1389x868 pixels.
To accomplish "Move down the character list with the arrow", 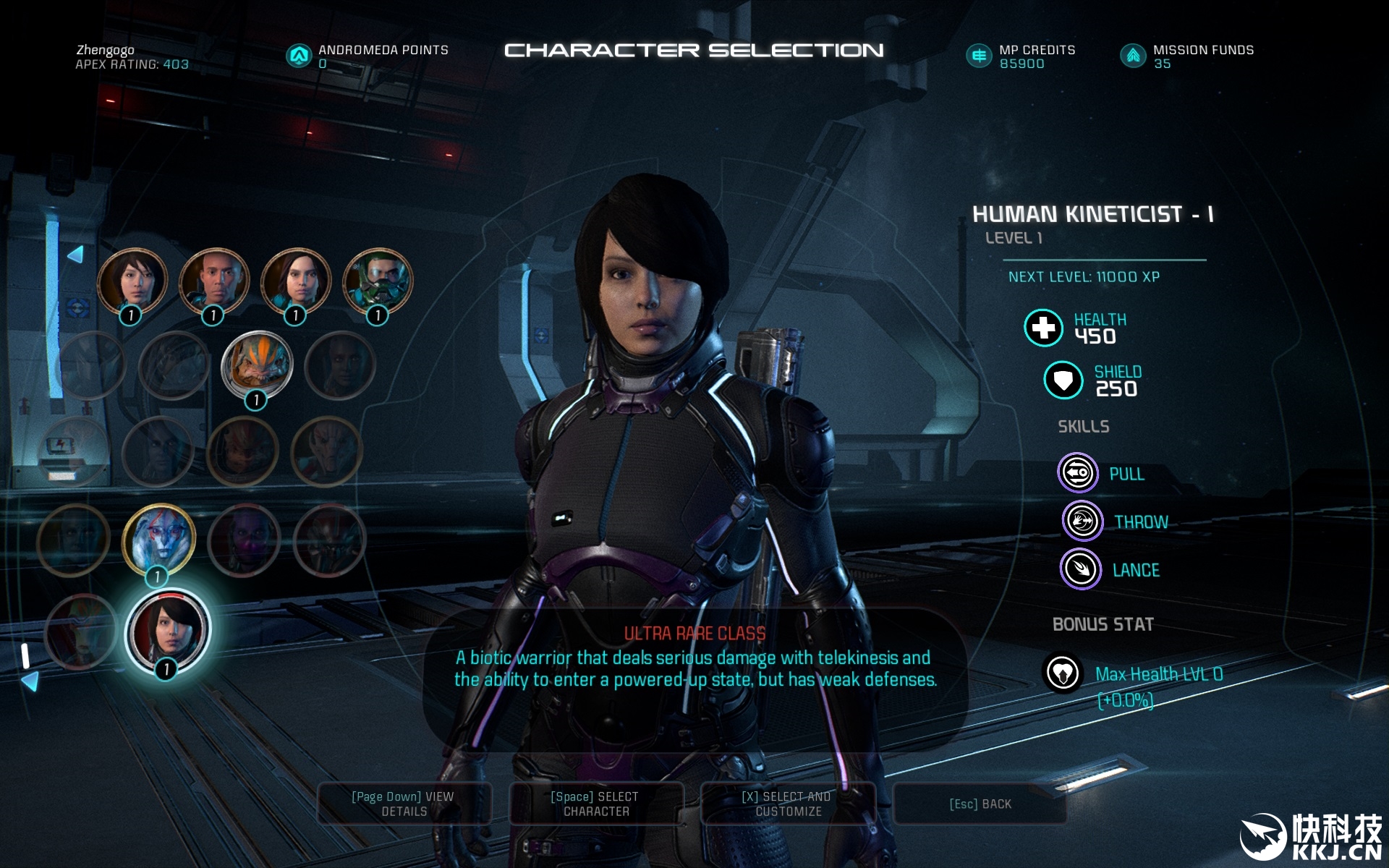I will tap(30, 681).
